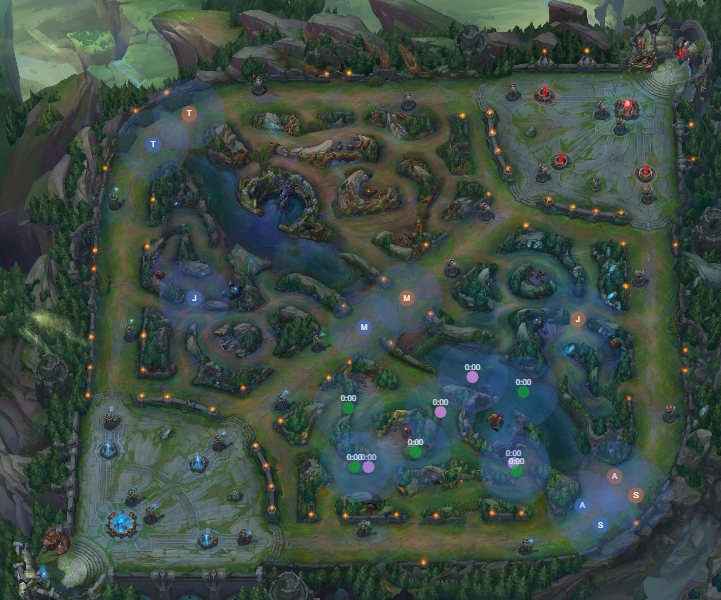Select the orange J jungler marker

pos(577,319)
